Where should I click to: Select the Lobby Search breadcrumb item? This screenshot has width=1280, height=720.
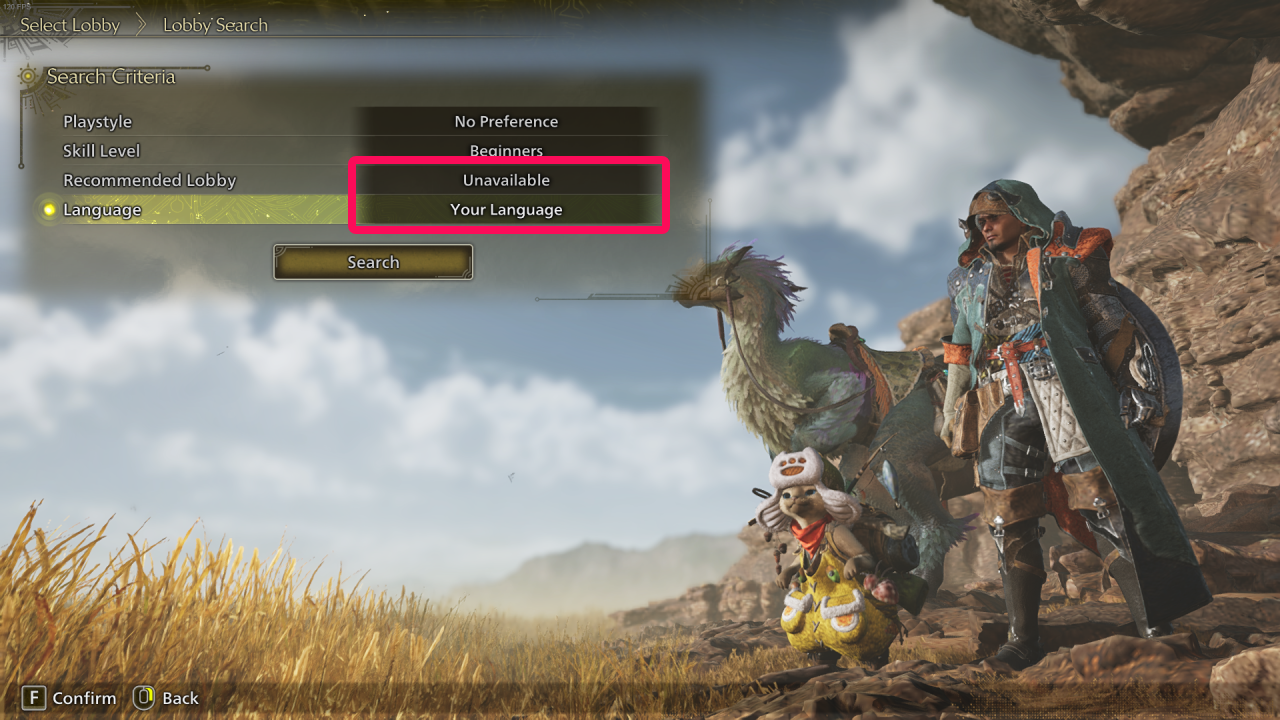[x=215, y=24]
